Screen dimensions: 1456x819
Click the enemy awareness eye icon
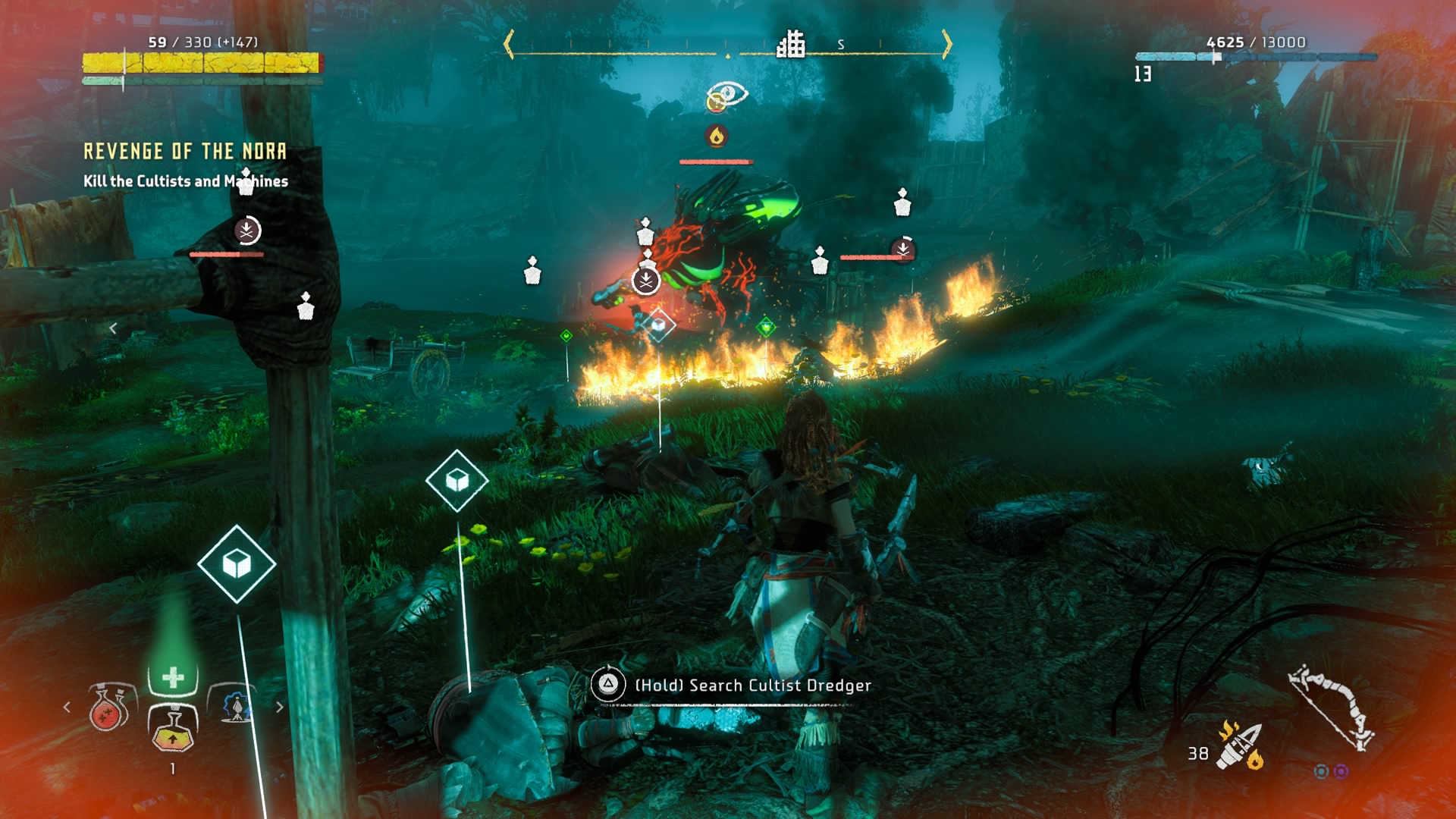click(729, 95)
